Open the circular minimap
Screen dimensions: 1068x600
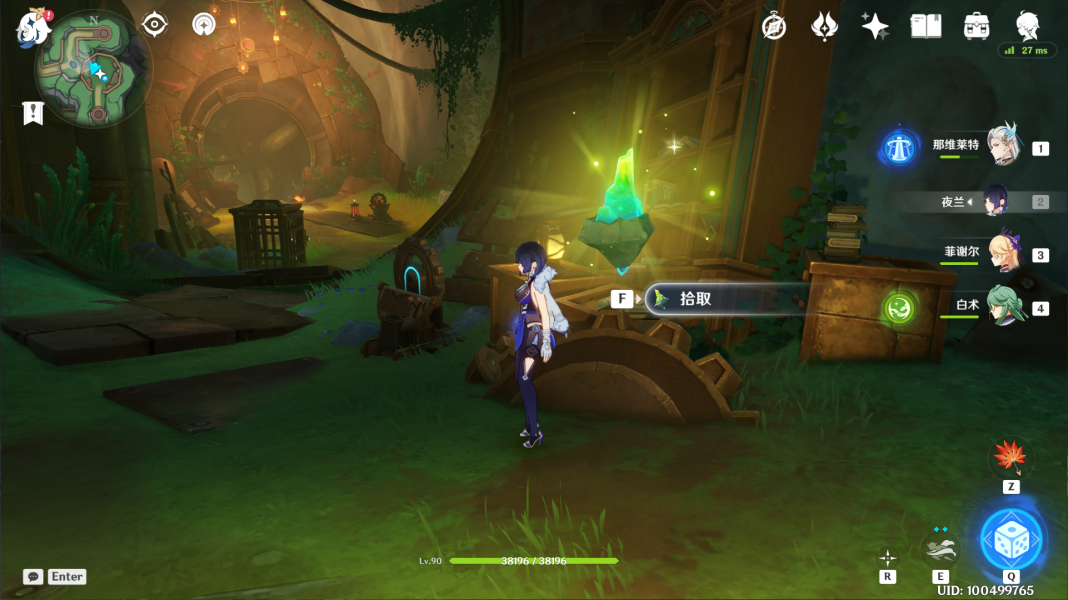pos(93,70)
